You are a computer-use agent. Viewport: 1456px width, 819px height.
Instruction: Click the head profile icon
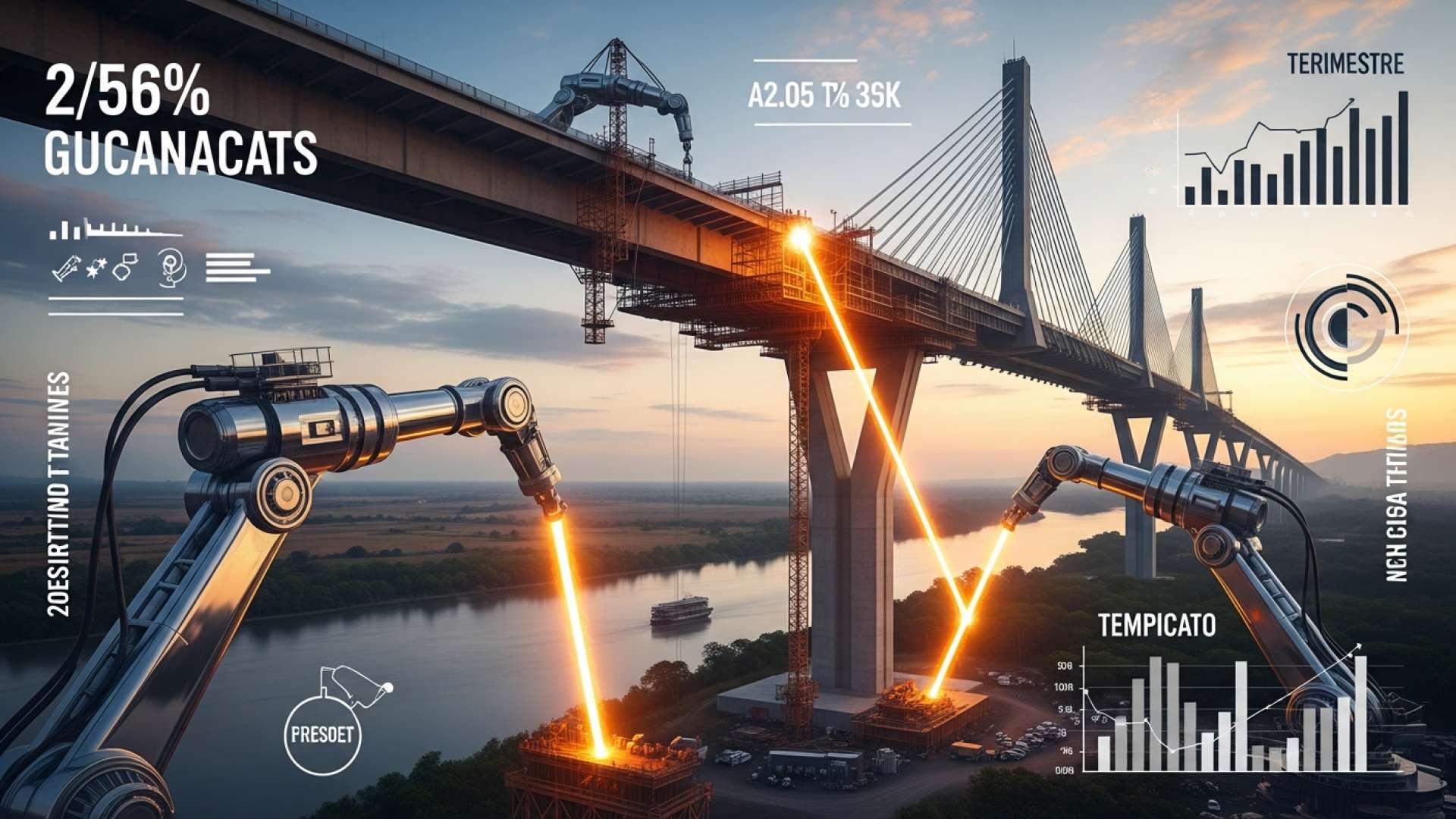coord(173,268)
